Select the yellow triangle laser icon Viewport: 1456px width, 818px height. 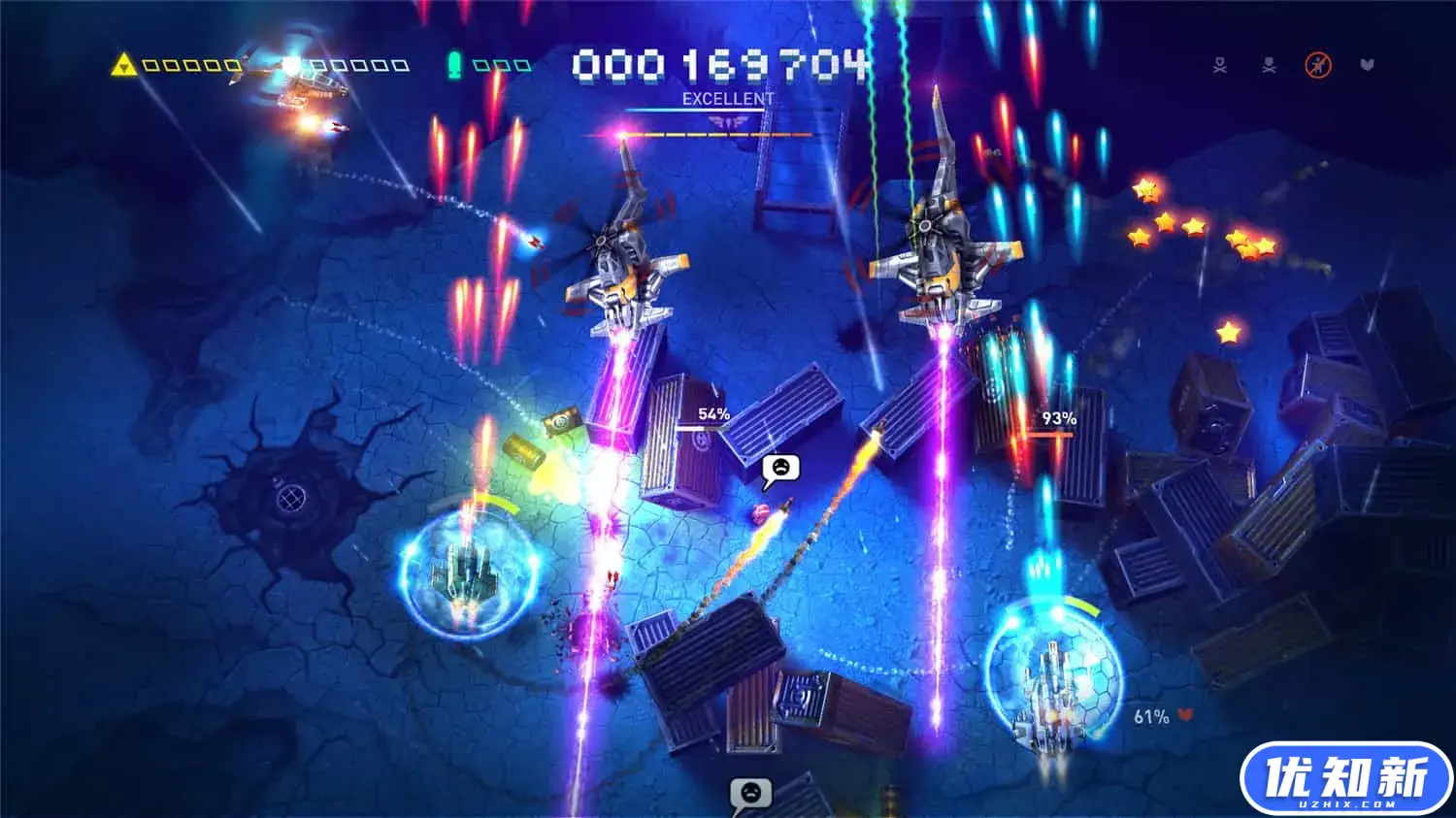click(x=123, y=65)
